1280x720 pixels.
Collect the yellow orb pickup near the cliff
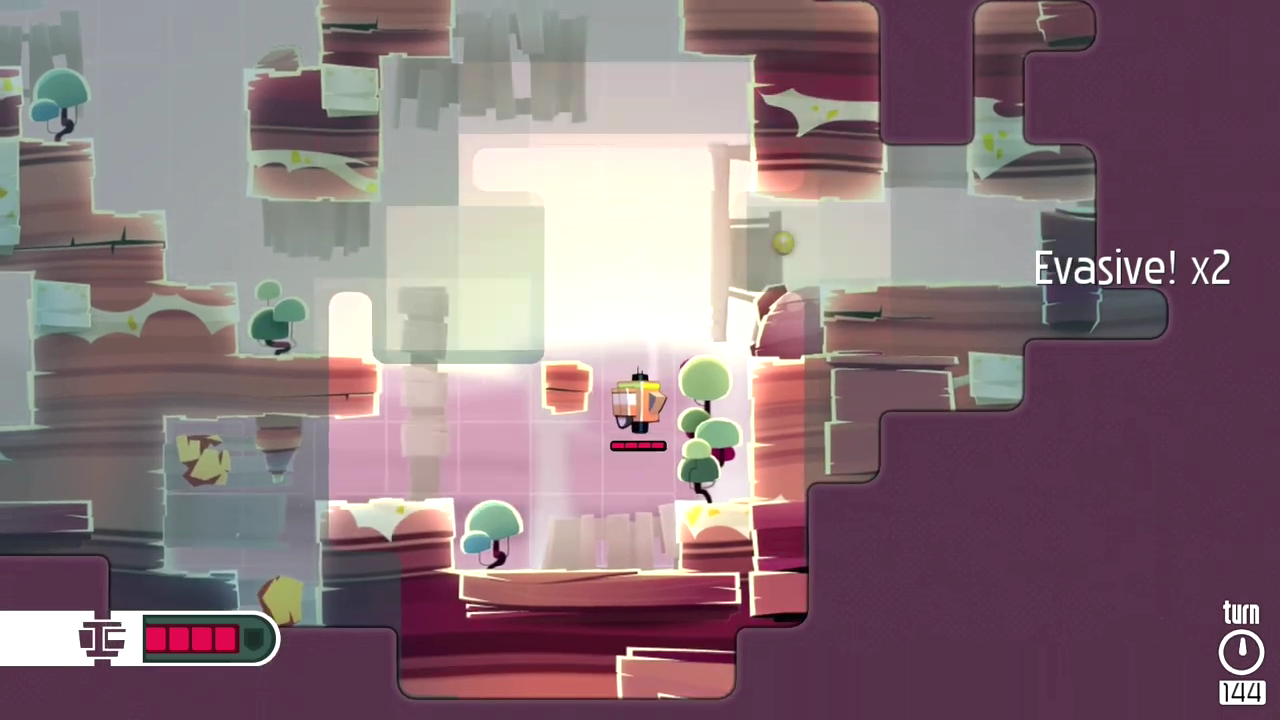783,243
